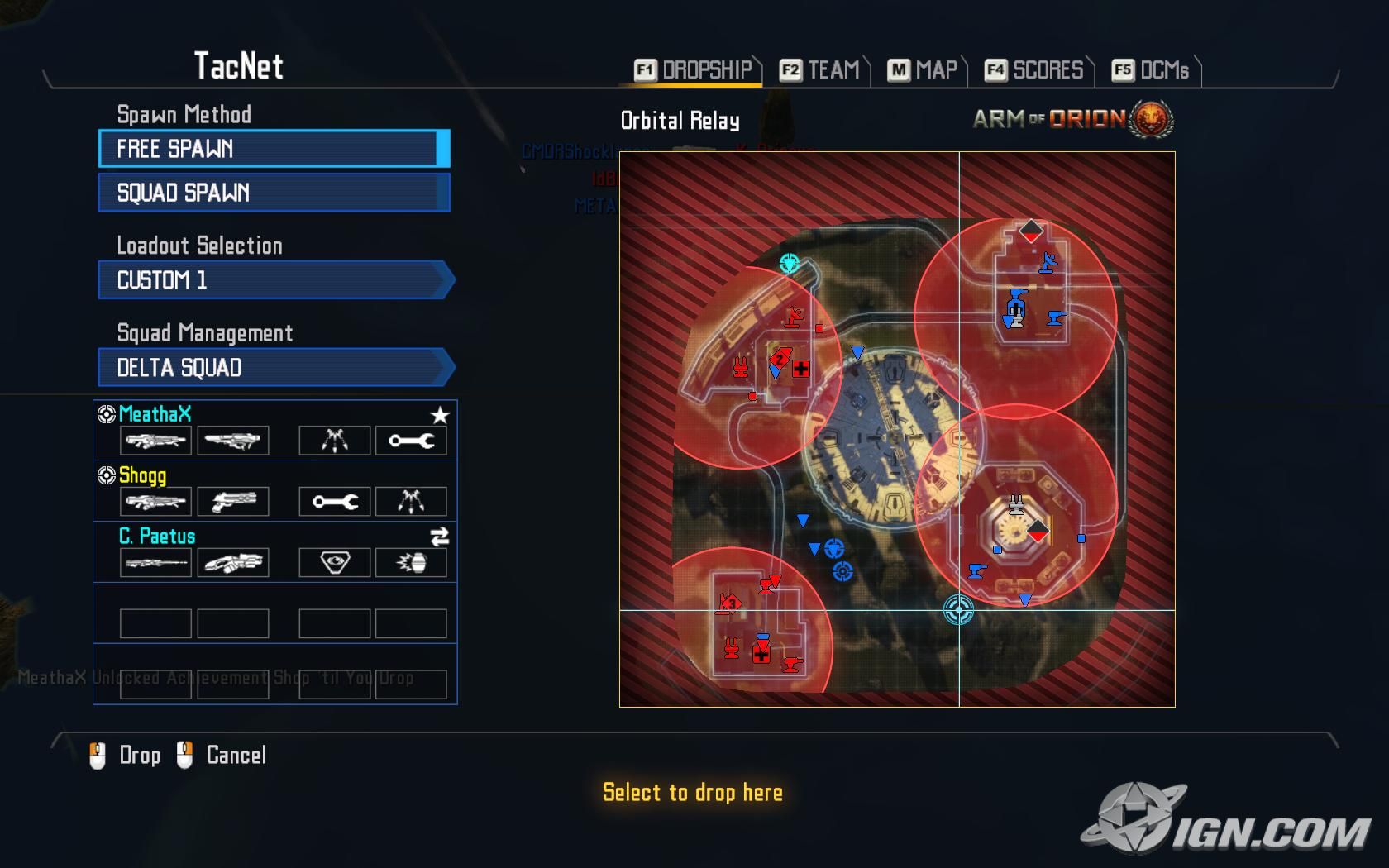Select the FREE SPAWN method
1389x868 pixels.
click(273, 149)
